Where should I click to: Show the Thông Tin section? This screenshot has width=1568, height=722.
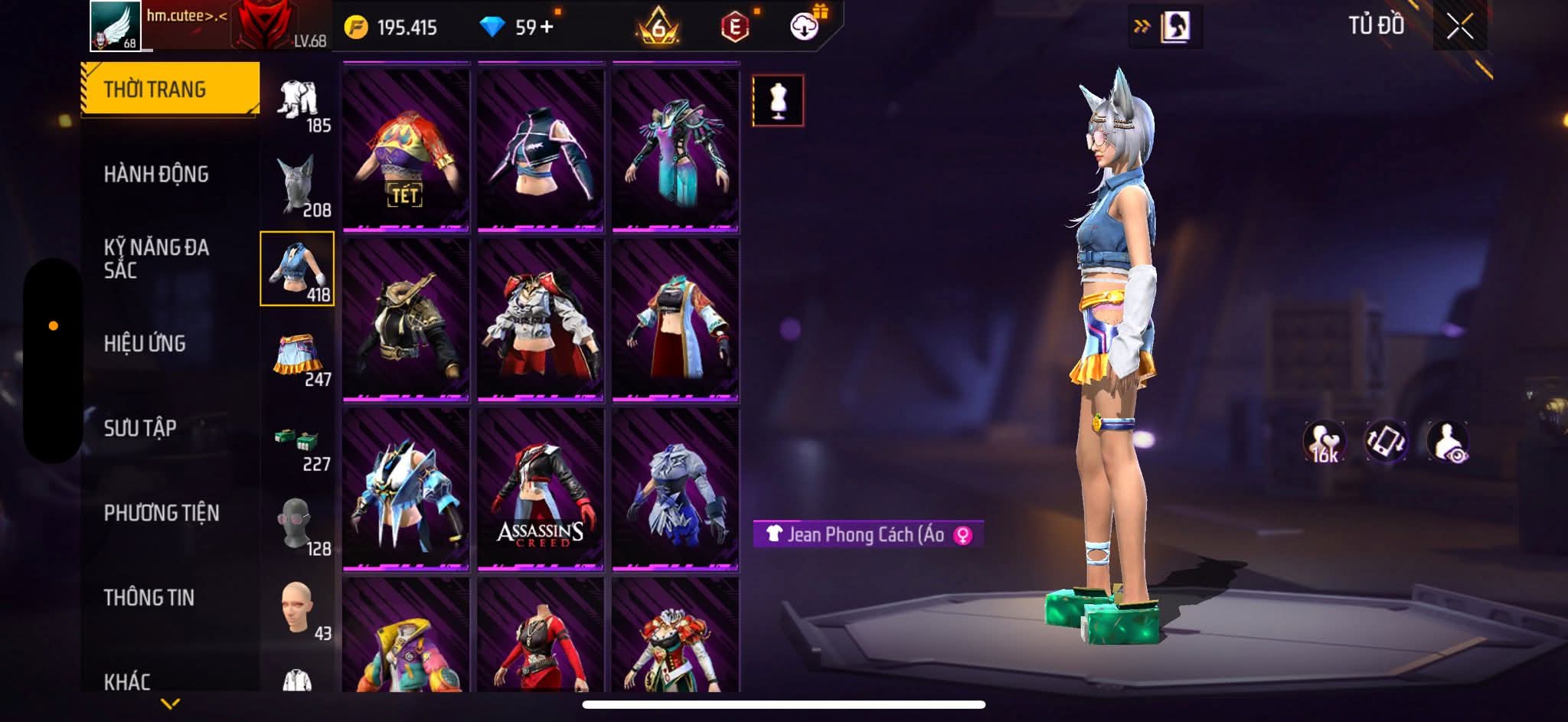[x=149, y=597]
